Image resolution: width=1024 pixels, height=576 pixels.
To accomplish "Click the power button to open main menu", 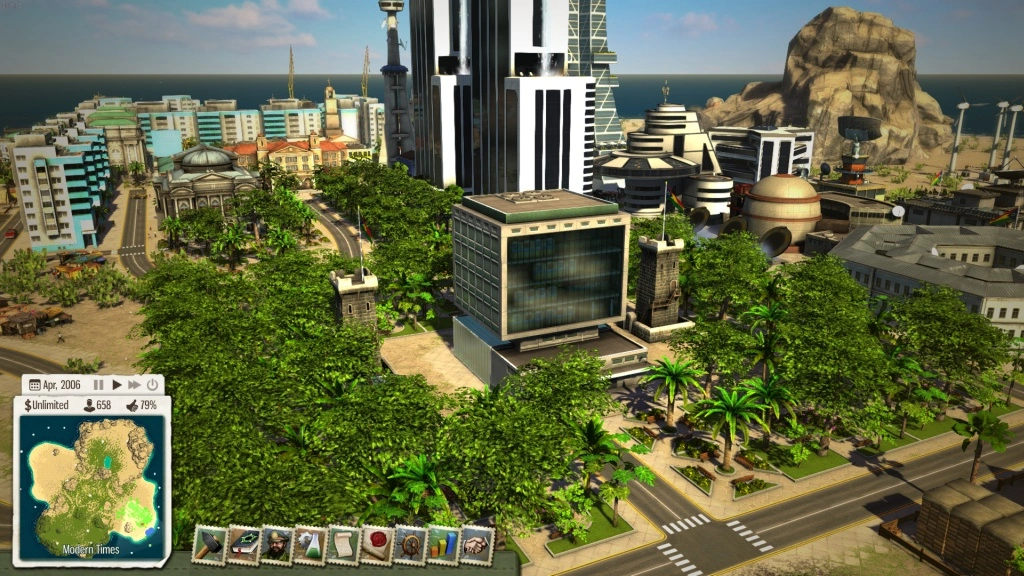I will 152,384.
